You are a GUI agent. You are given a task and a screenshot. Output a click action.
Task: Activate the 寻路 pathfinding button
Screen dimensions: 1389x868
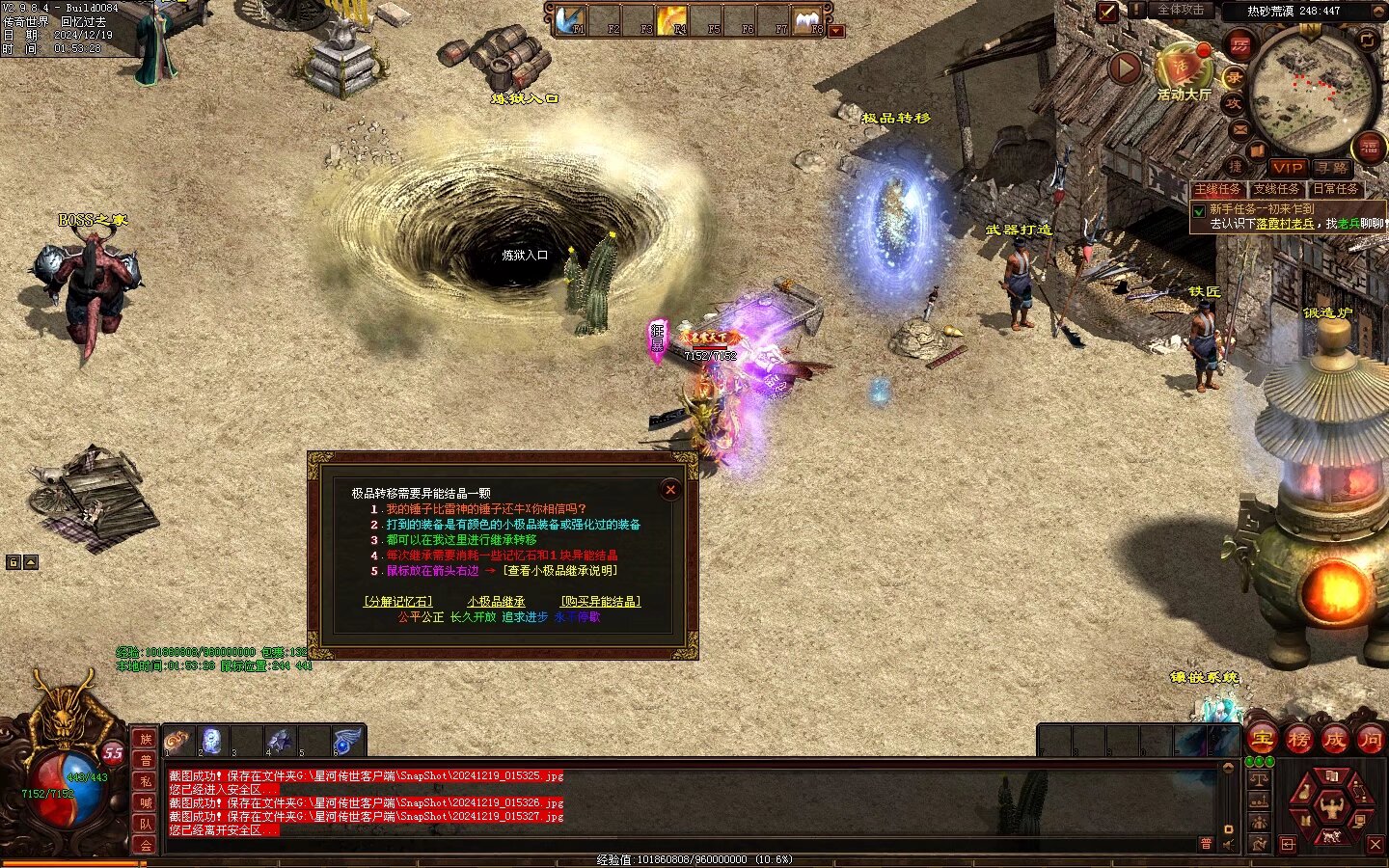tap(1331, 168)
